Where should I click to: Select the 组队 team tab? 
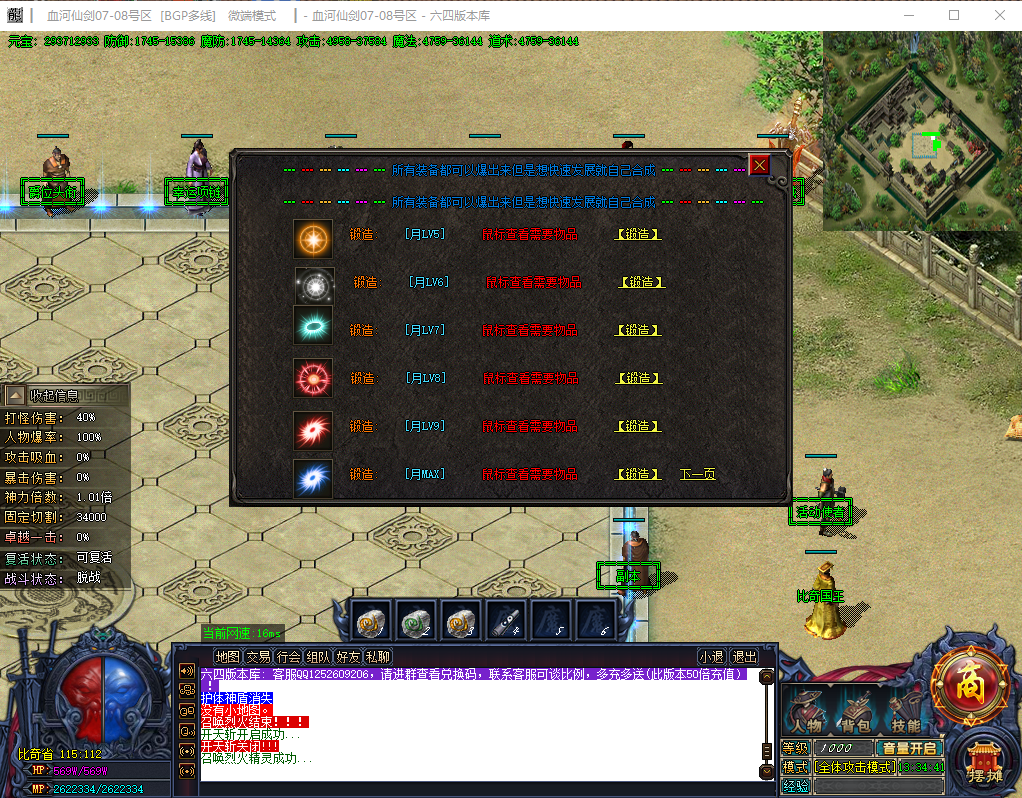click(x=318, y=657)
